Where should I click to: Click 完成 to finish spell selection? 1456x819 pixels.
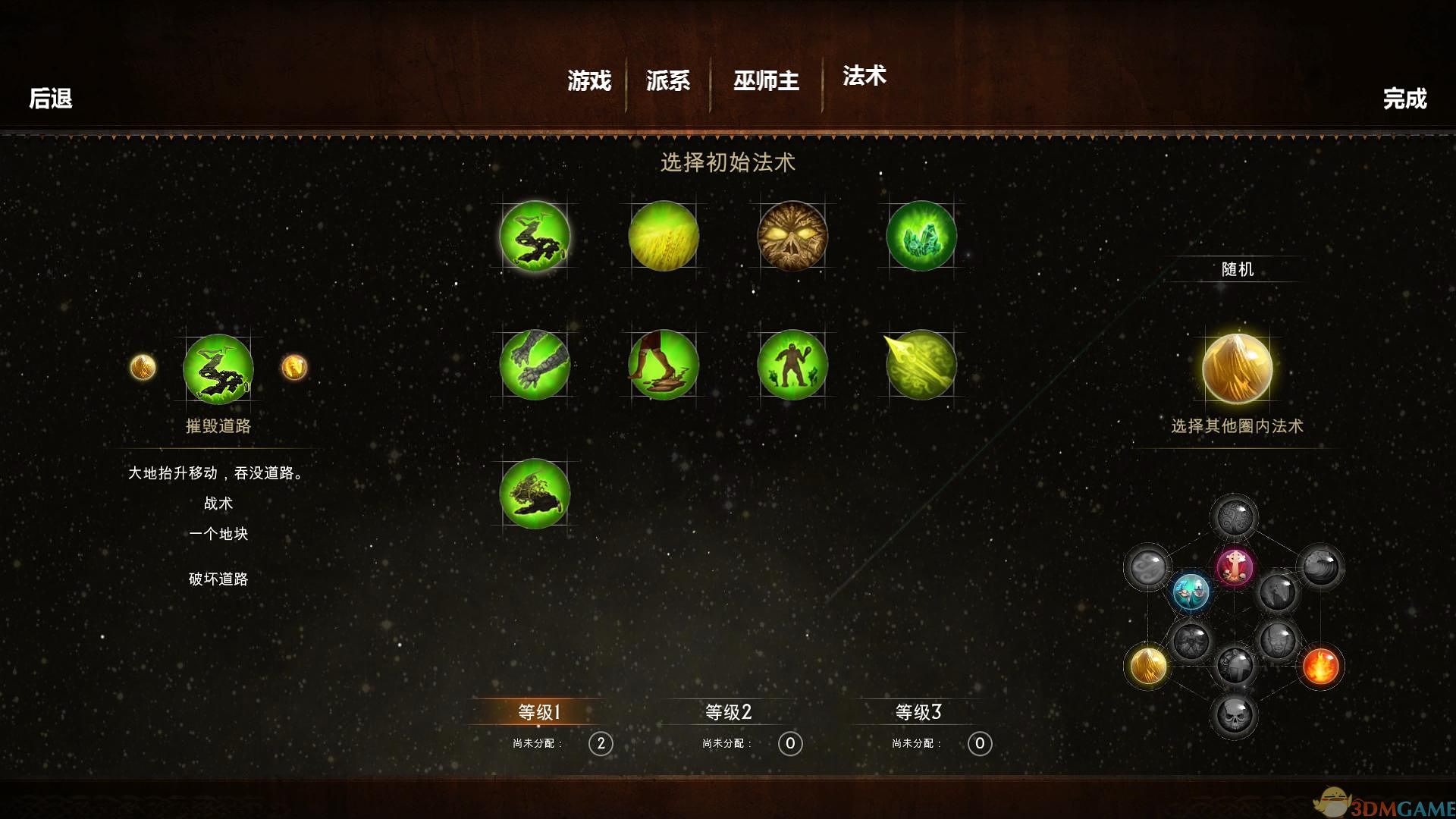[x=1407, y=98]
